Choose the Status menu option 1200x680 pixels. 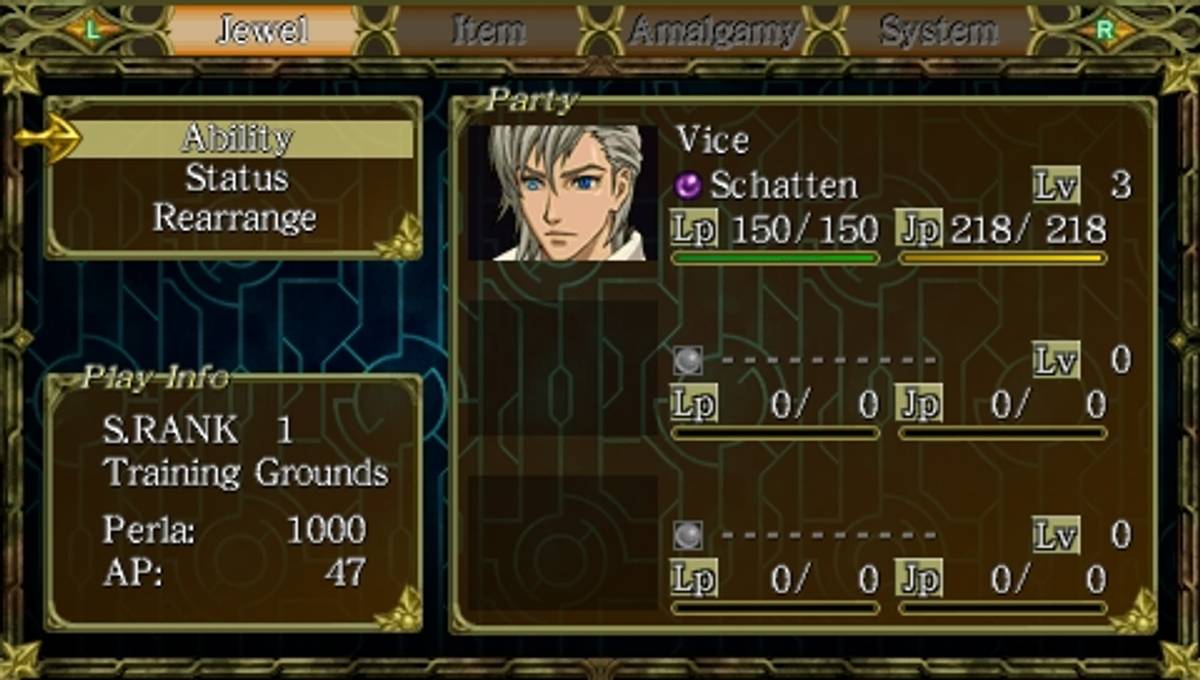[x=237, y=179]
